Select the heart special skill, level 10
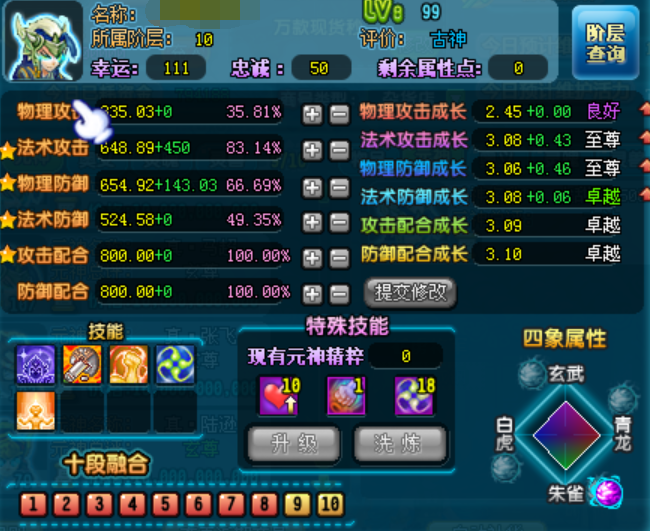Image resolution: width=650 pixels, height=531 pixels. pos(278,395)
